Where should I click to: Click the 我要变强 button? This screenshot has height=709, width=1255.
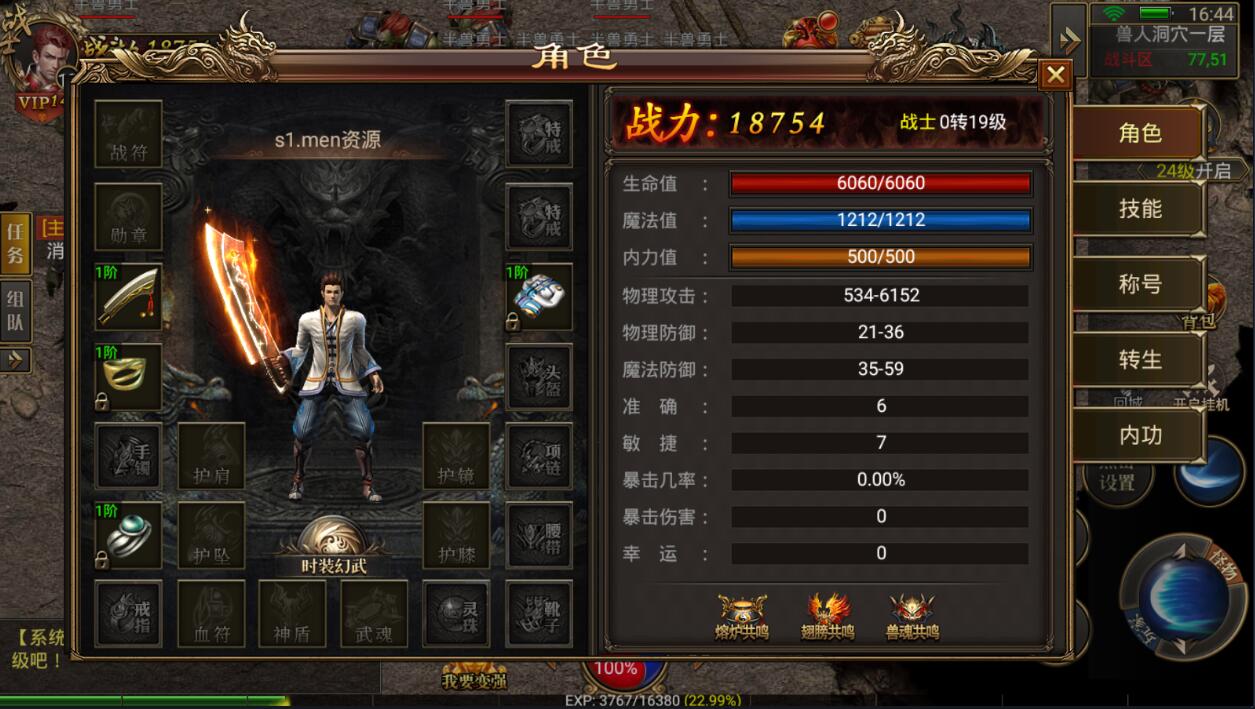coord(473,678)
